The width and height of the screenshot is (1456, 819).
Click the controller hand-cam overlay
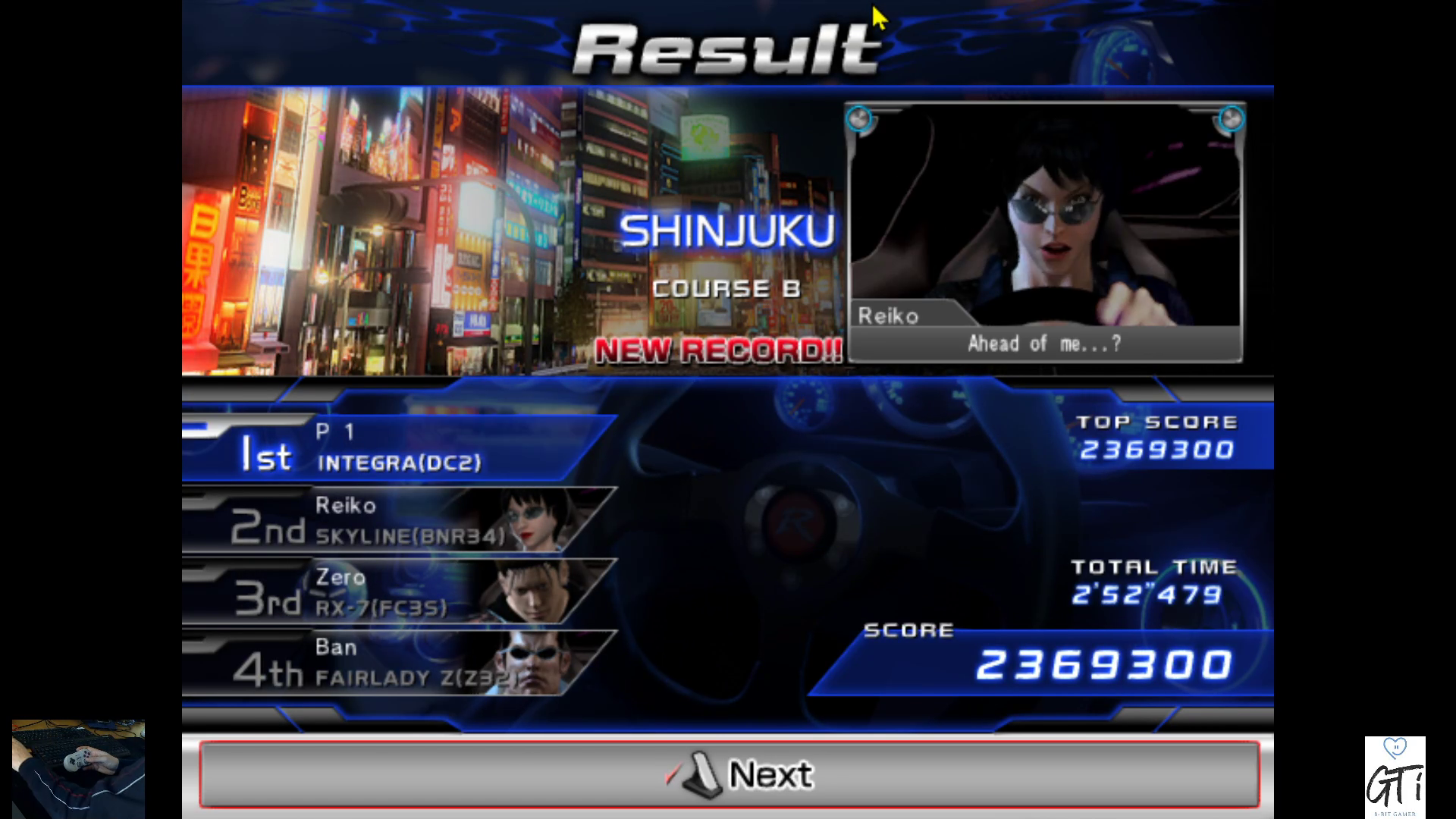coord(78,767)
